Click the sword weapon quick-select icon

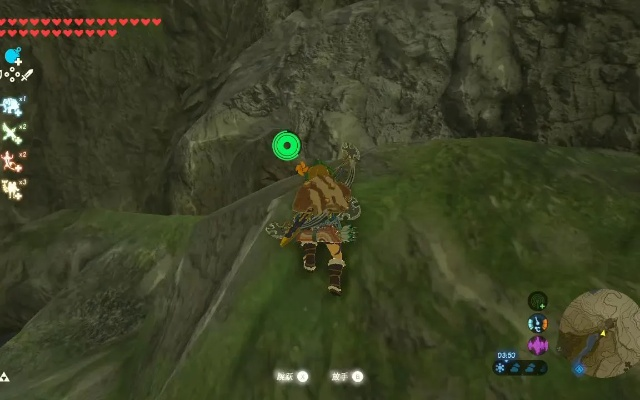(x=27, y=75)
